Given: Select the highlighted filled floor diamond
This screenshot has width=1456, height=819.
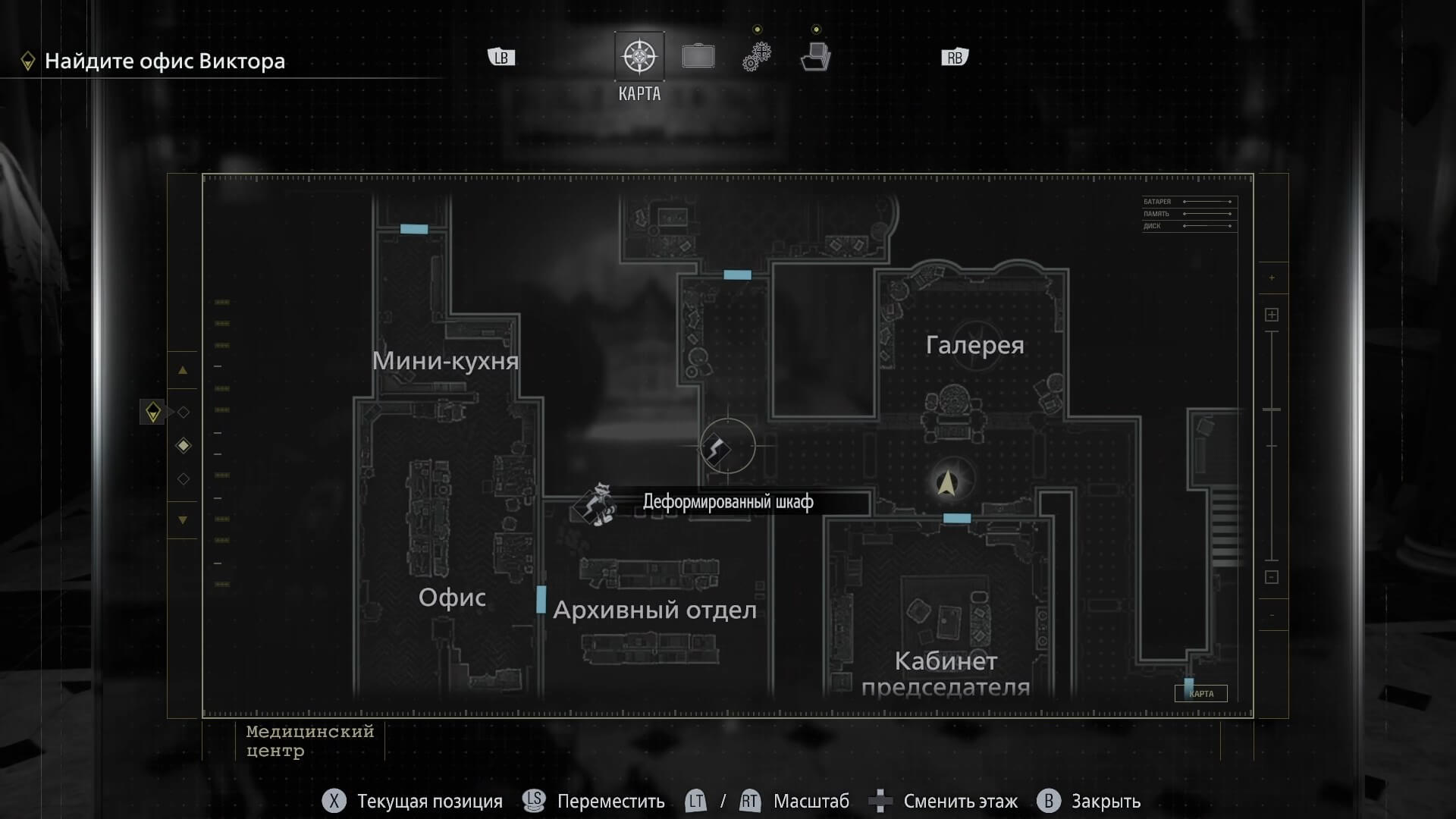Looking at the screenshot, I should [x=183, y=446].
